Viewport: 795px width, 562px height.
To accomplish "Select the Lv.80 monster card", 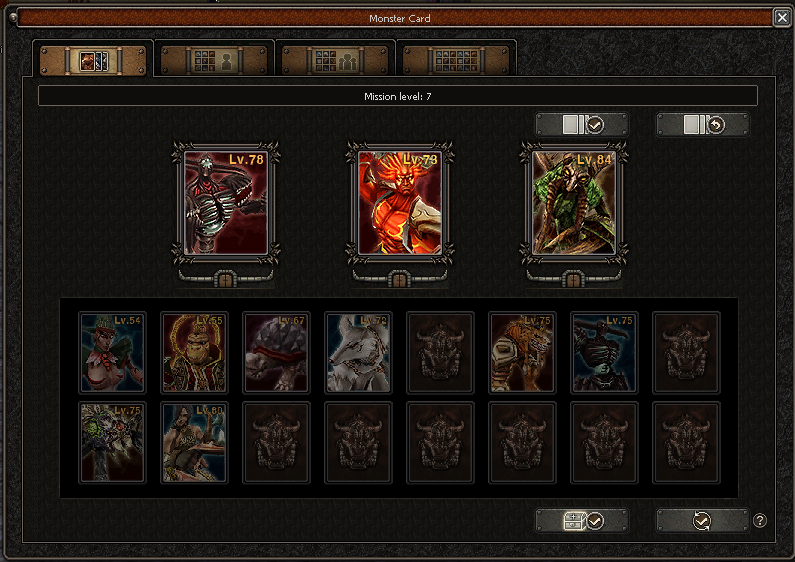I will 194,442.
